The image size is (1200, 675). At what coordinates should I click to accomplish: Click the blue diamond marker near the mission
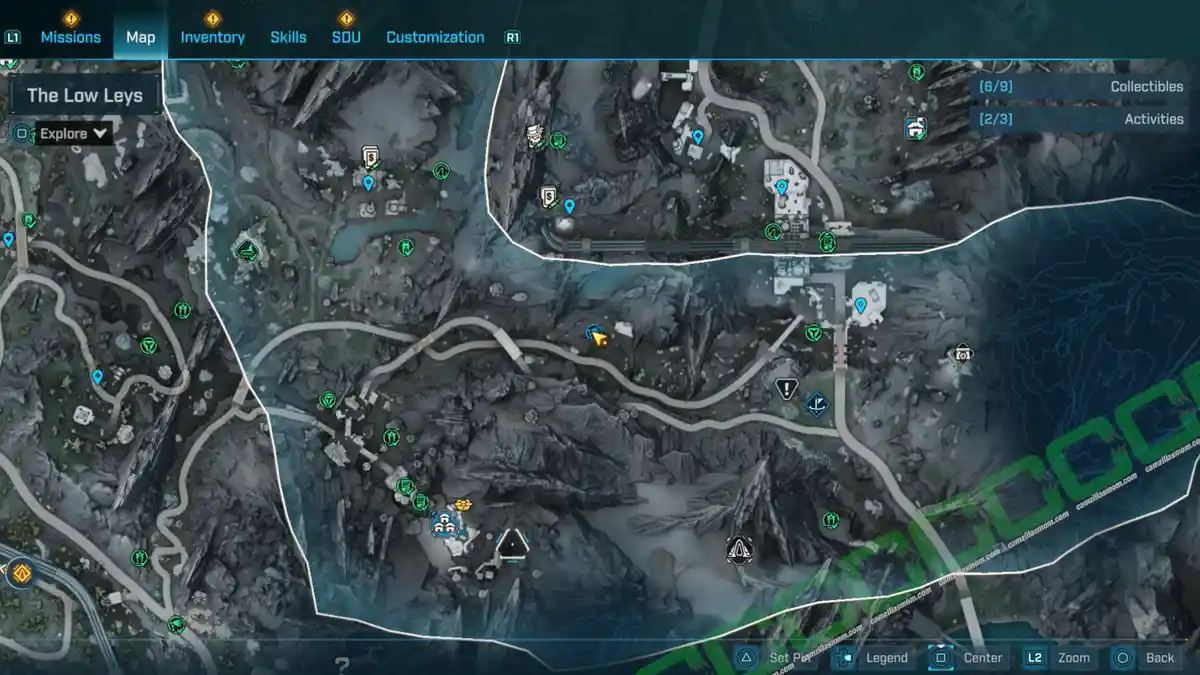[818, 404]
